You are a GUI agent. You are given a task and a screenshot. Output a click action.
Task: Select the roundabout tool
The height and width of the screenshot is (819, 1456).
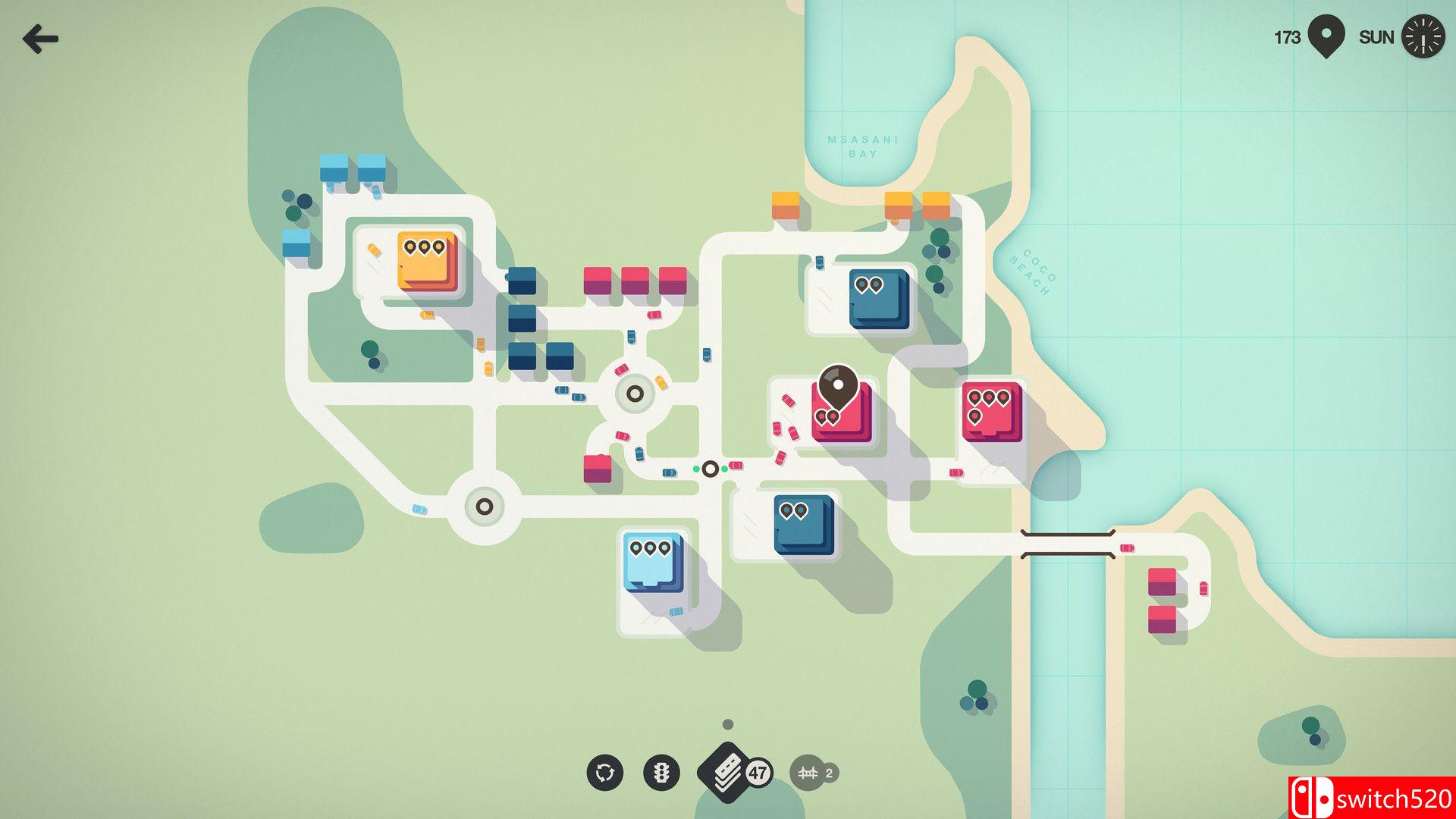coord(604,773)
